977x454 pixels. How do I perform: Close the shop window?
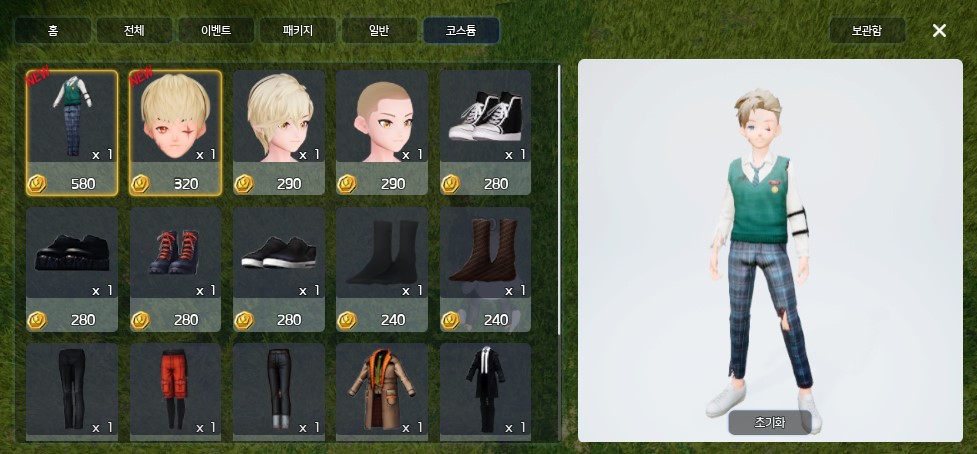point(939,30)
